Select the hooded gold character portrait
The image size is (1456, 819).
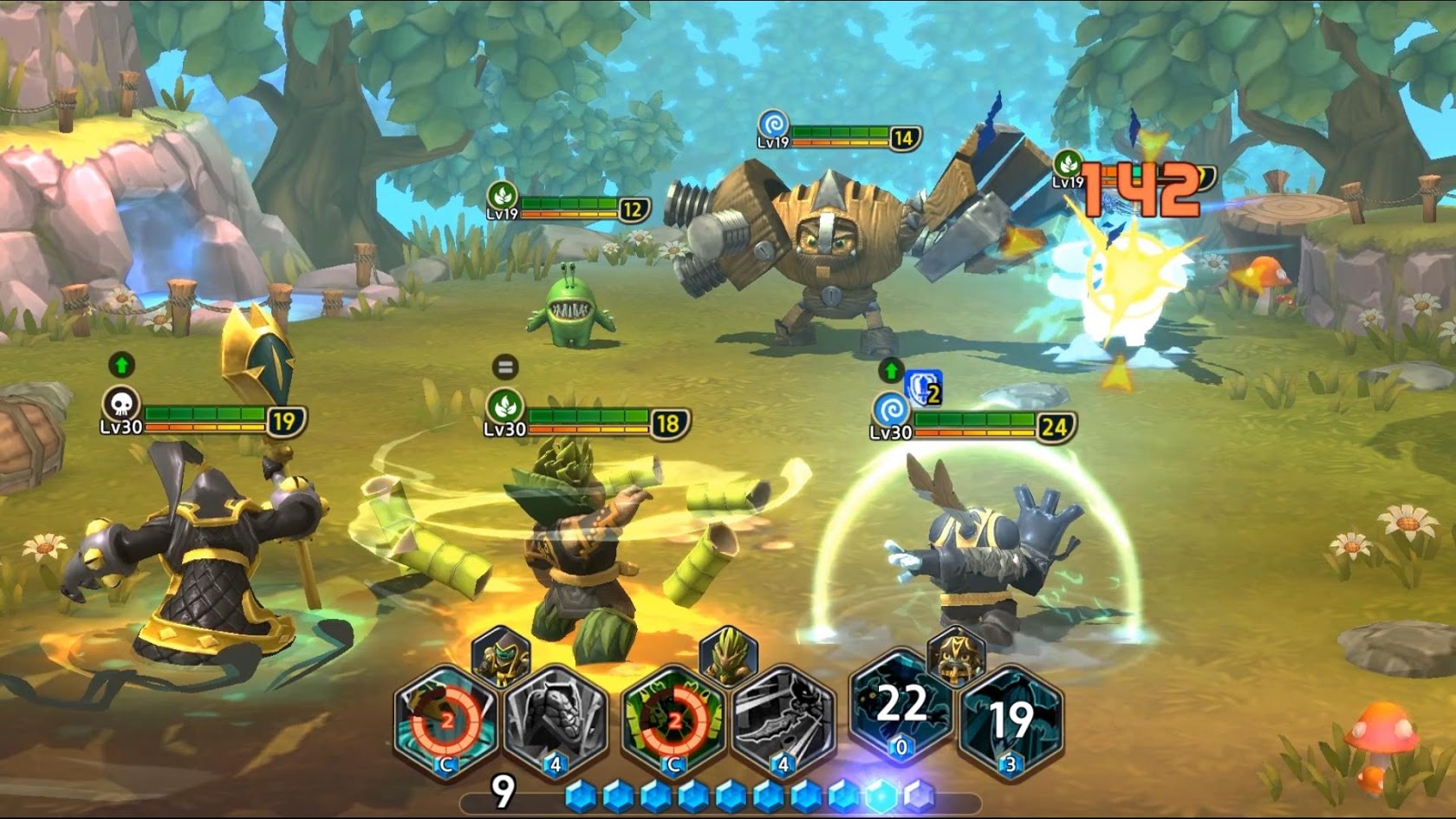coord(502,656)
